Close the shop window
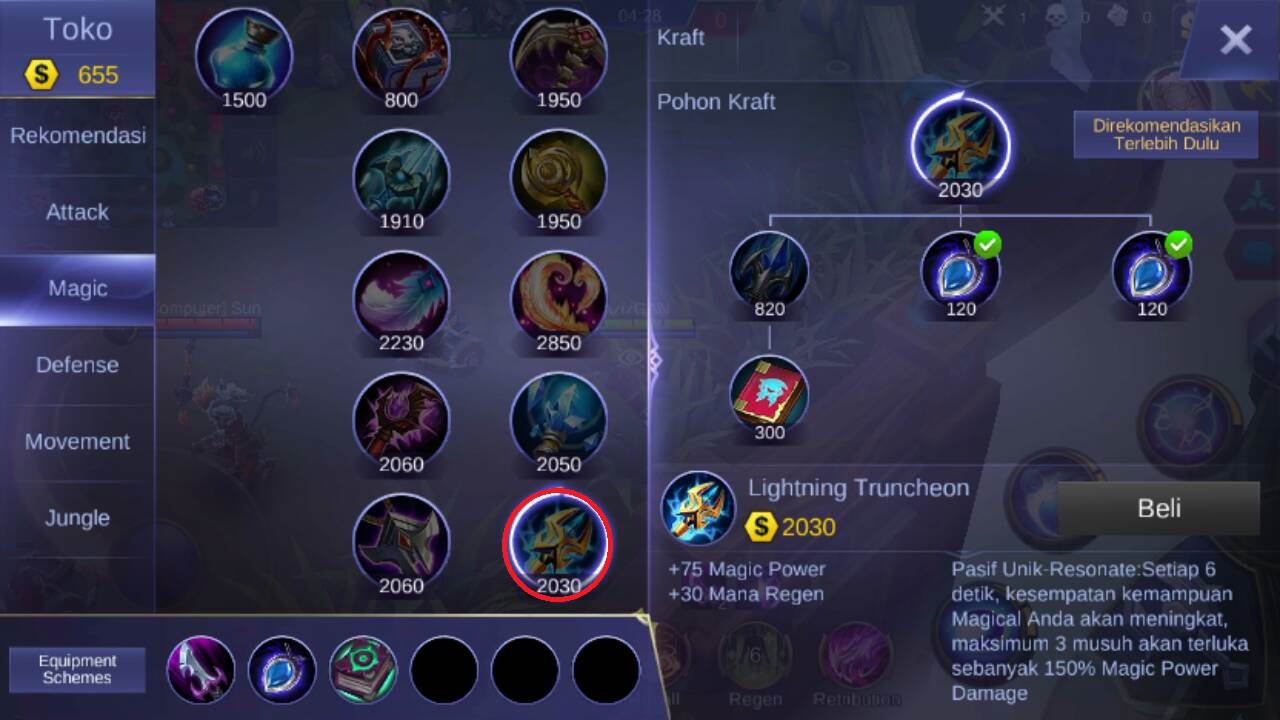The width and height of the screenshot is (1280, 720). pos(1235,40)
